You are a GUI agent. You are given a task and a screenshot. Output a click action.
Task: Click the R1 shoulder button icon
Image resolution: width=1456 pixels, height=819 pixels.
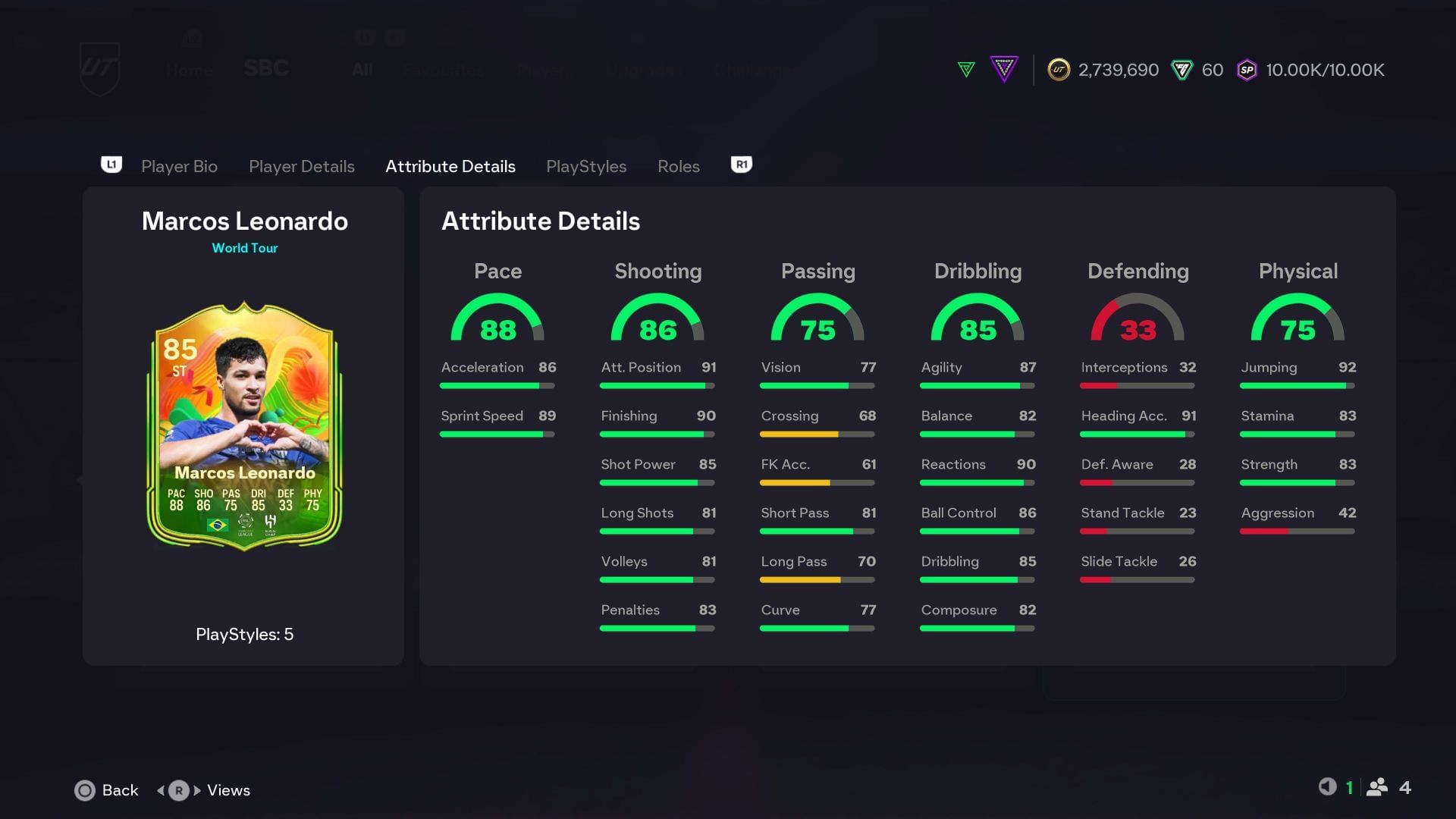pos(740,165)
